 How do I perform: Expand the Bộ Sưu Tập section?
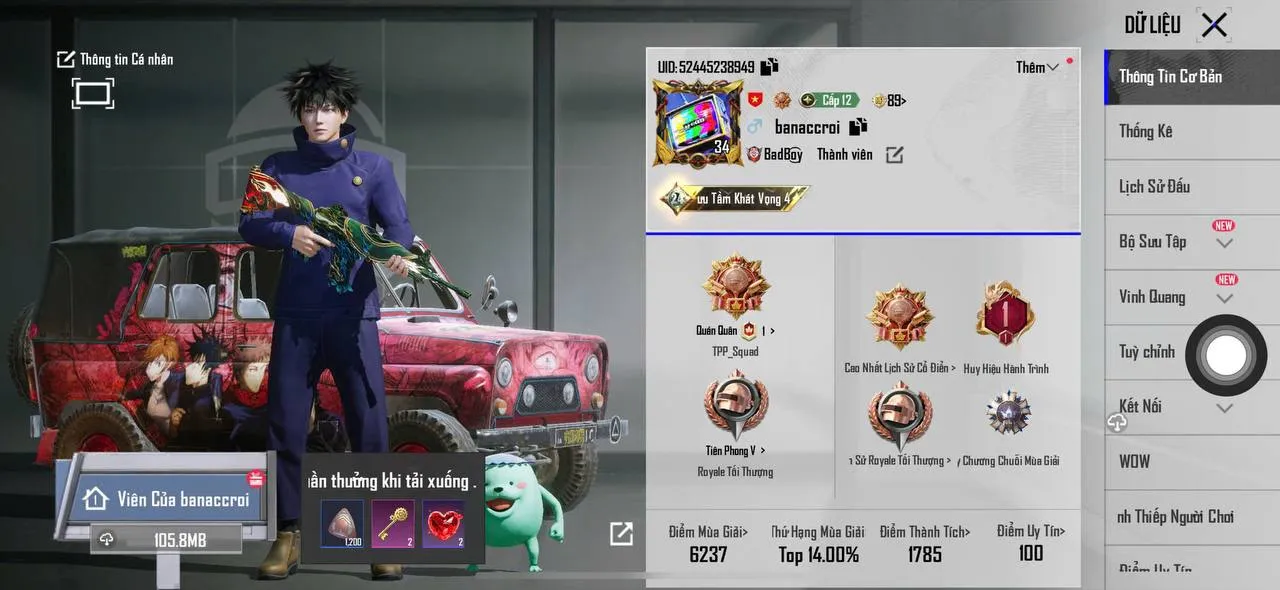(1224, 243)
